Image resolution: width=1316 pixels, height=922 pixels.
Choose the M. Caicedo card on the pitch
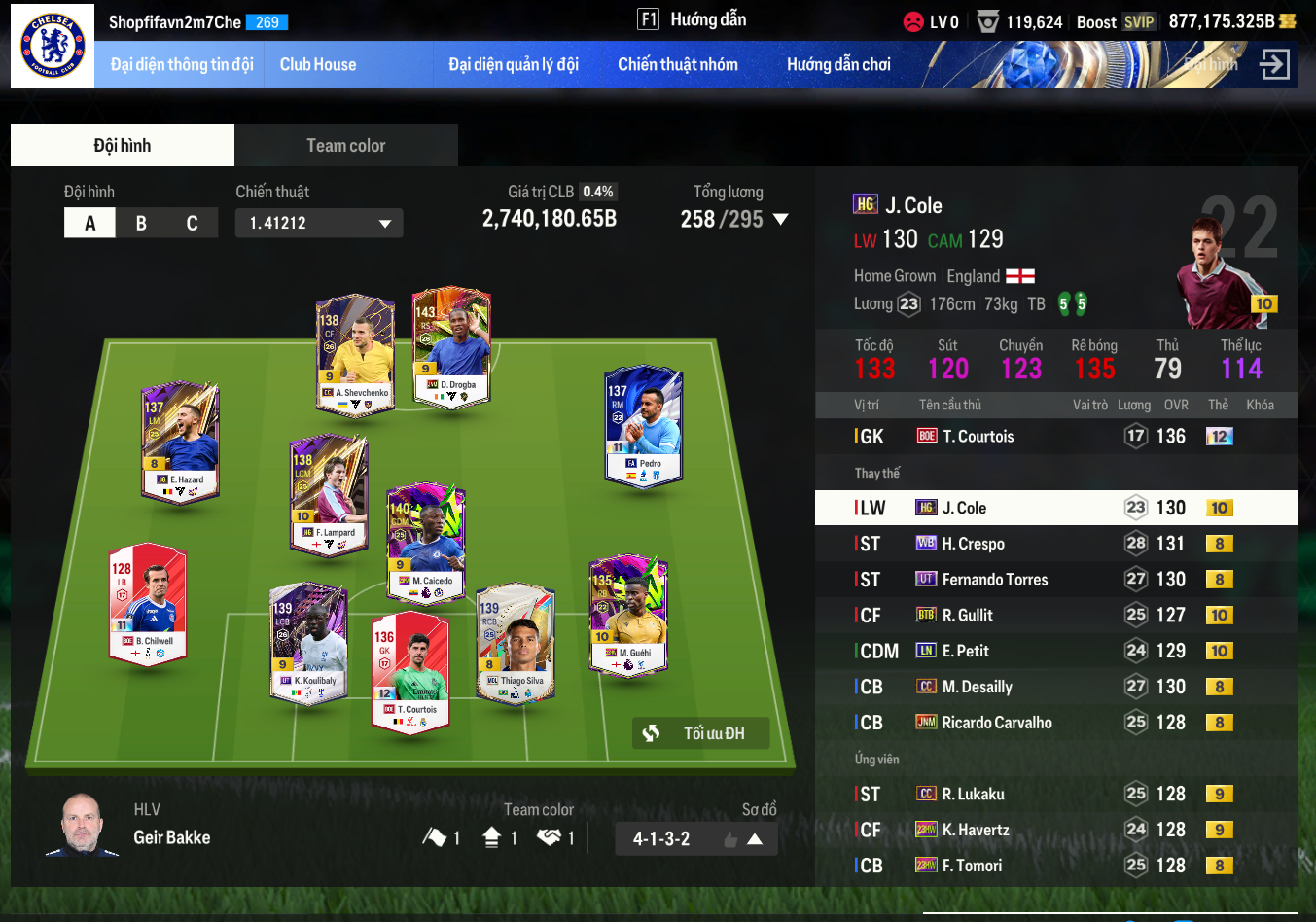coord(426,542)
